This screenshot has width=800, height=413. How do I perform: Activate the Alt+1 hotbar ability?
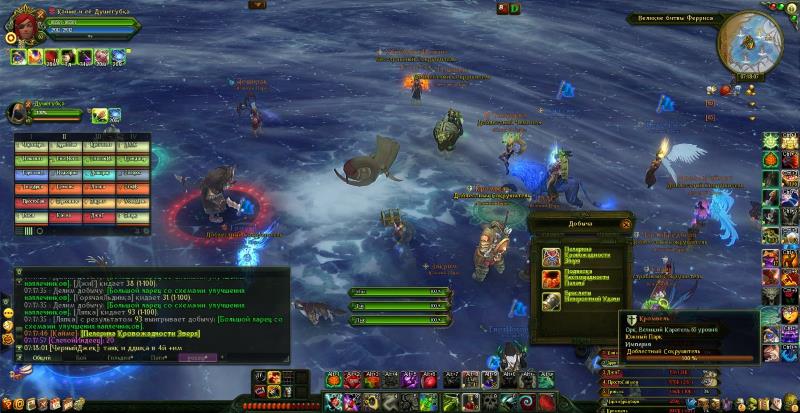point(333,380)
